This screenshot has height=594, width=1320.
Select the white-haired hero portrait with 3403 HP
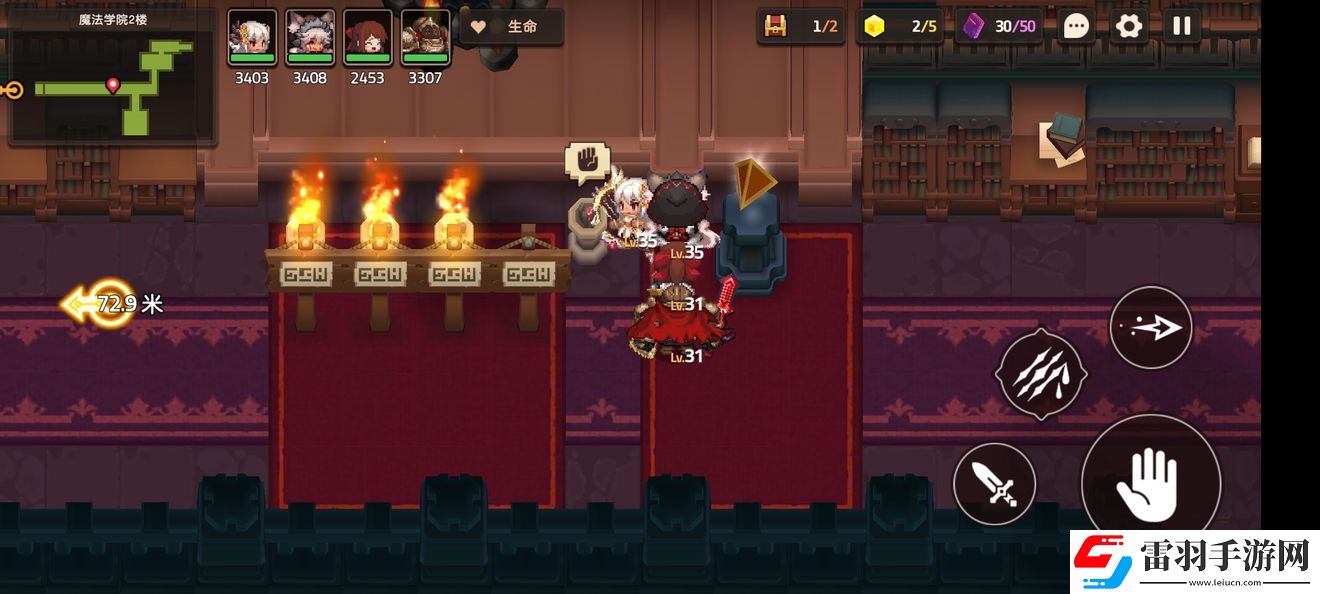coord(251,38)
